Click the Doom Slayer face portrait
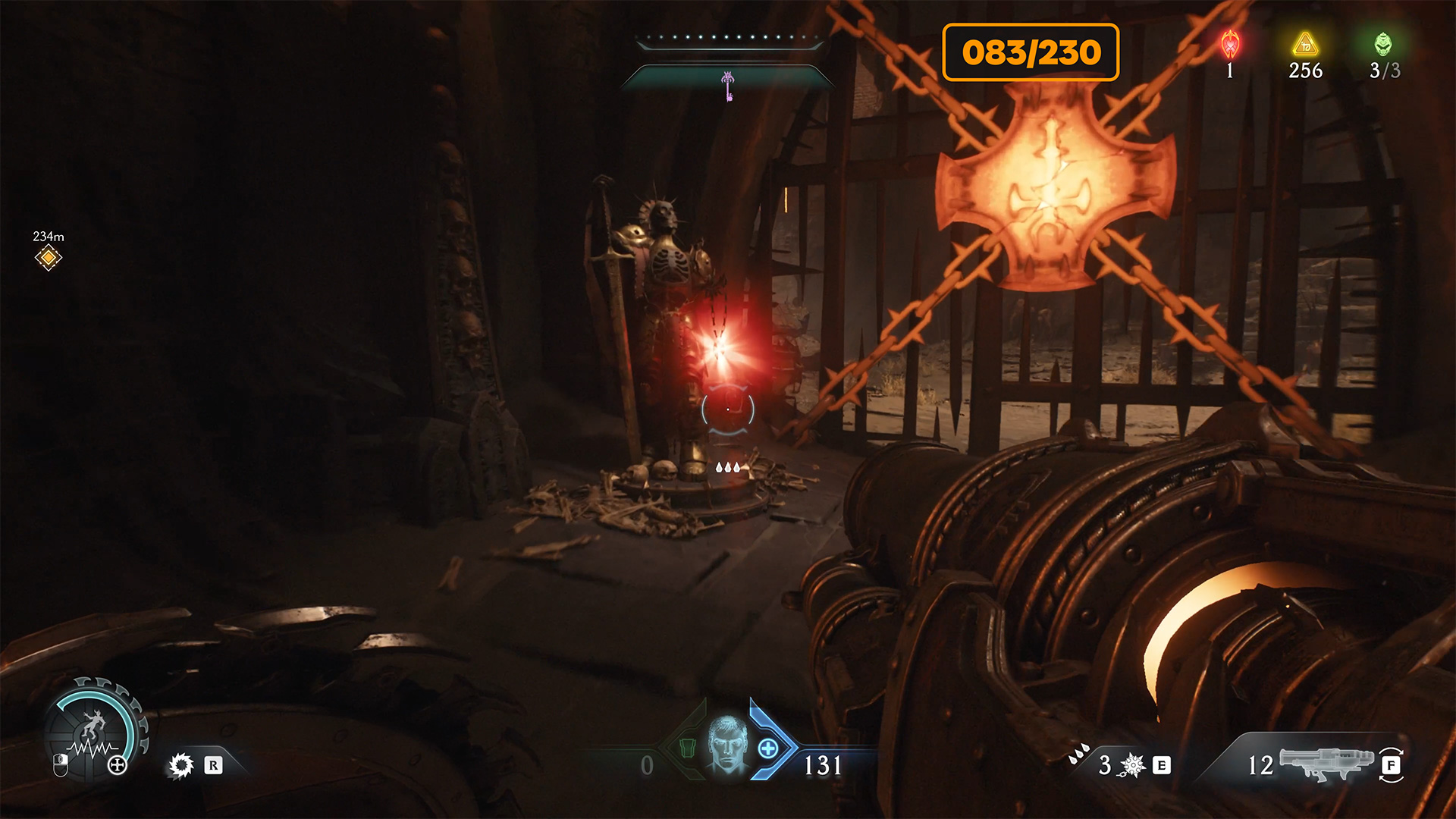This screenshot has width=1456, height=819. coord(727,745)
